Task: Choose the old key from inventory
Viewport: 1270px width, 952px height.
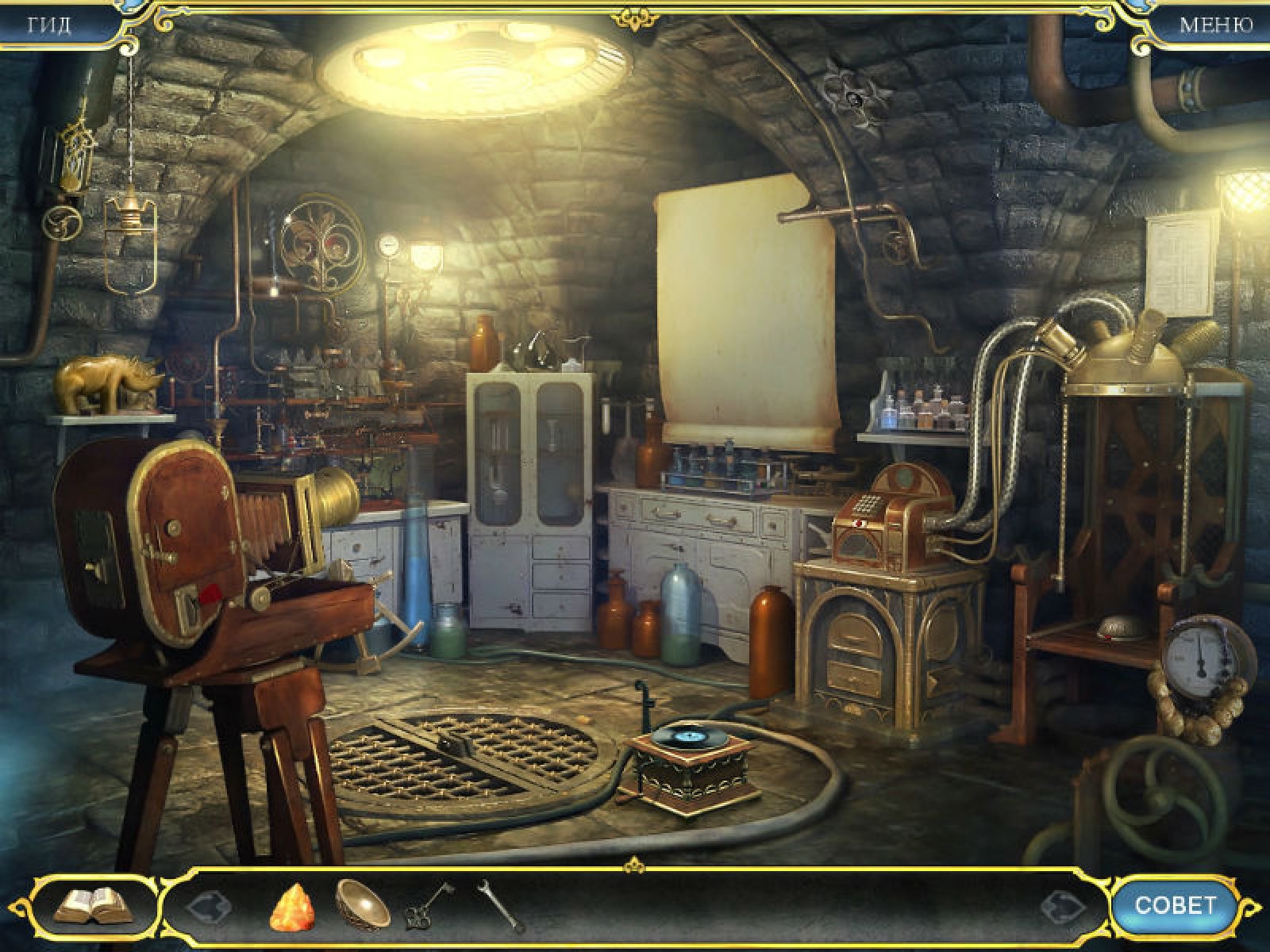Action: (x=429, y=905)
